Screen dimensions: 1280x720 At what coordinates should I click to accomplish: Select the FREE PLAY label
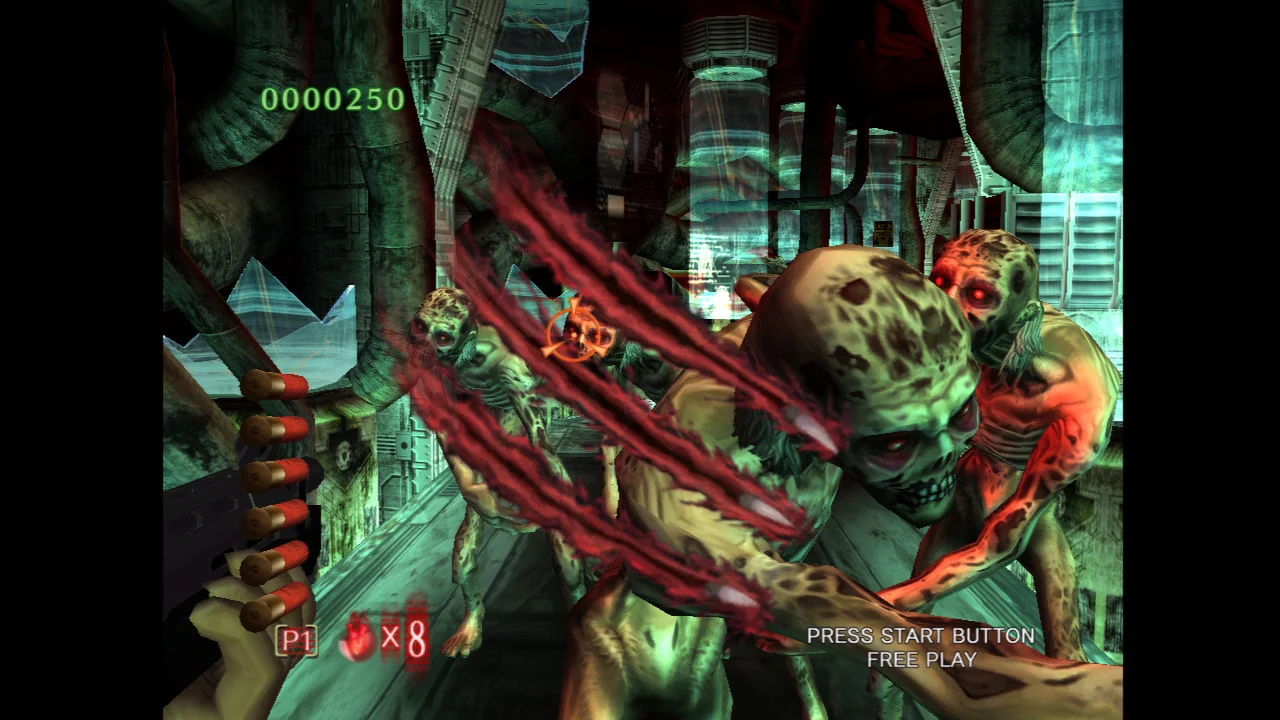[x=921, y=660]
